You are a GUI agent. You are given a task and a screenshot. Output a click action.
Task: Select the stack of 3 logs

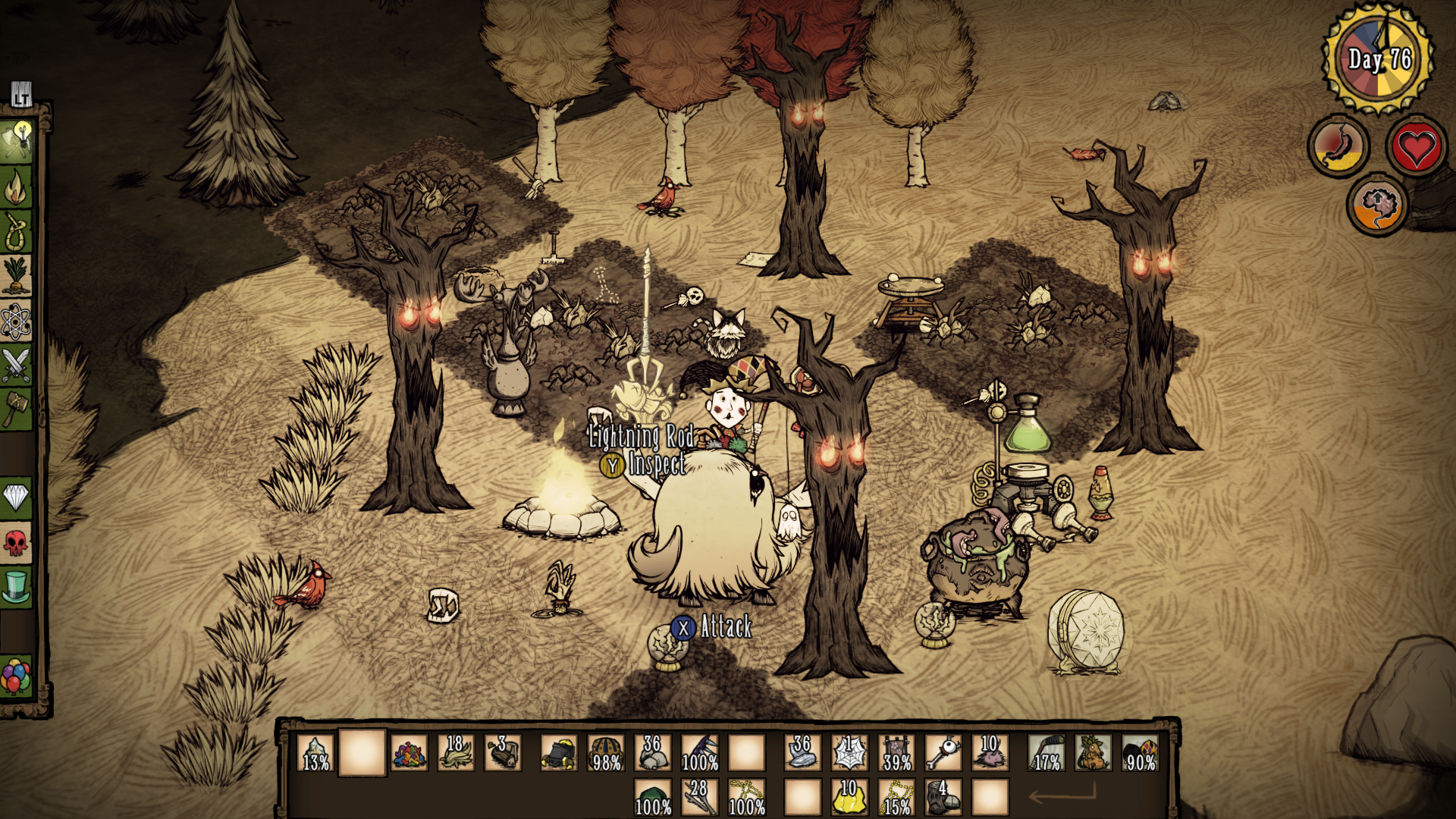coord(503,753)
